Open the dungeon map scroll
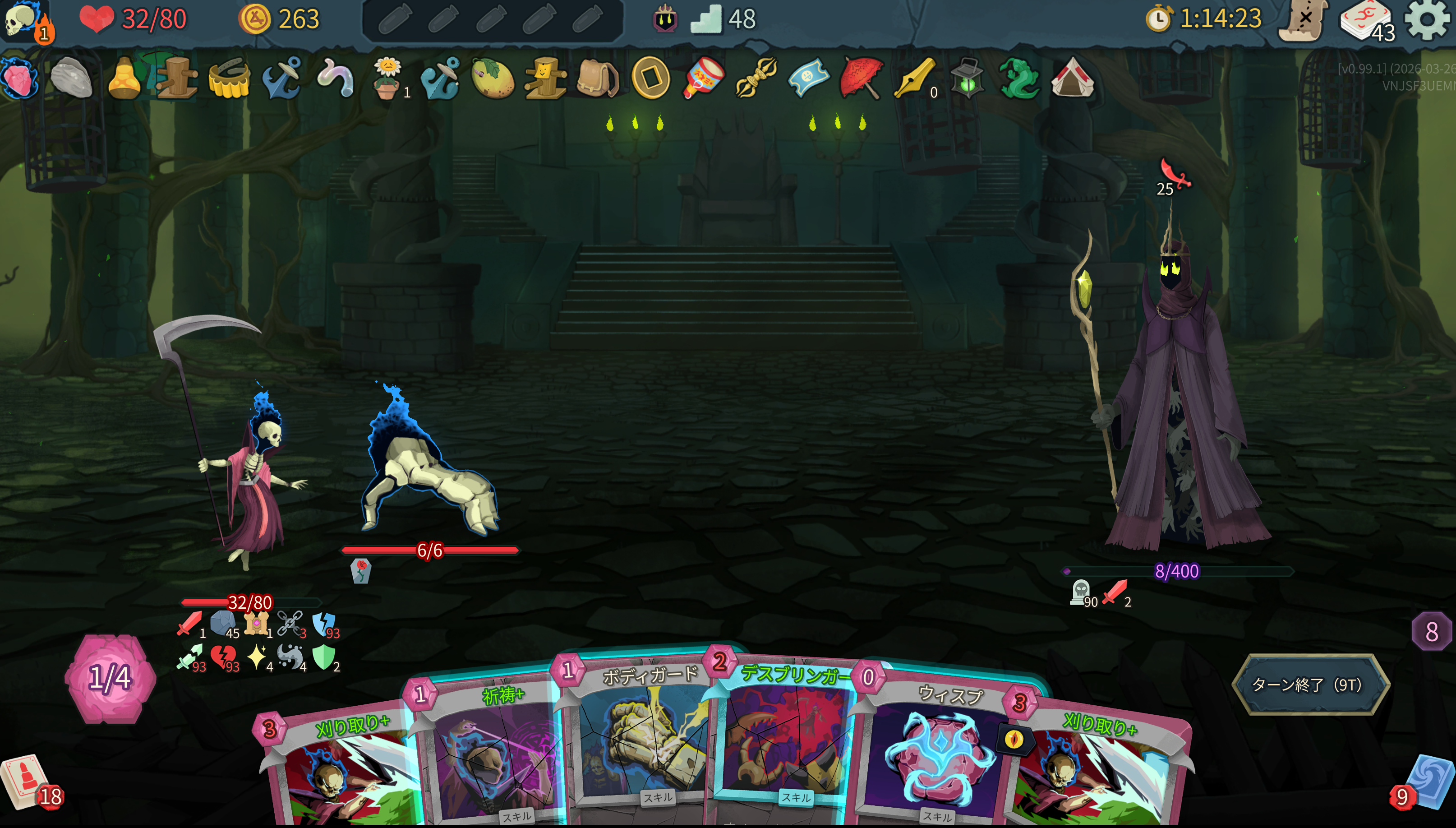 [x=1303, y=20]
